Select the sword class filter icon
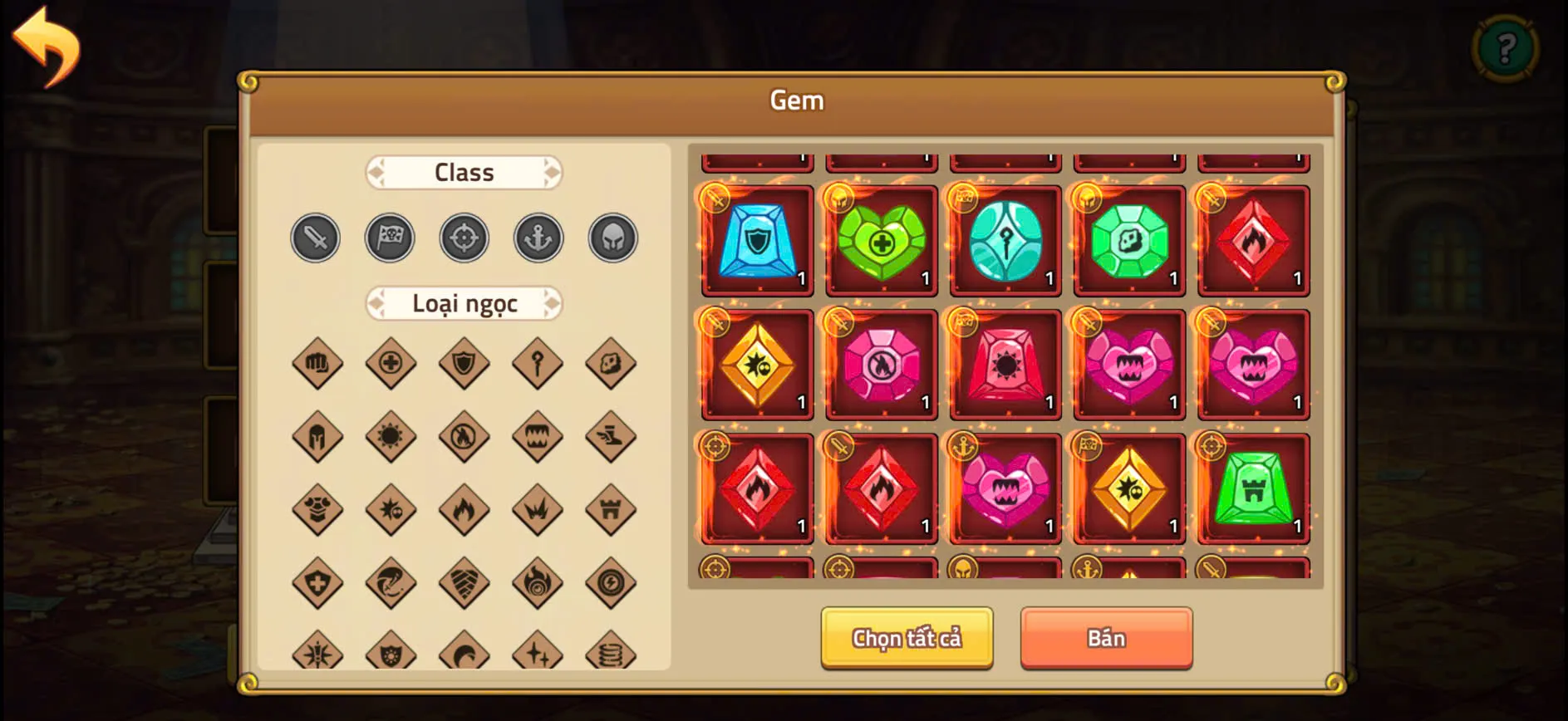1568x721 pixels. click(x=315, y=238)
